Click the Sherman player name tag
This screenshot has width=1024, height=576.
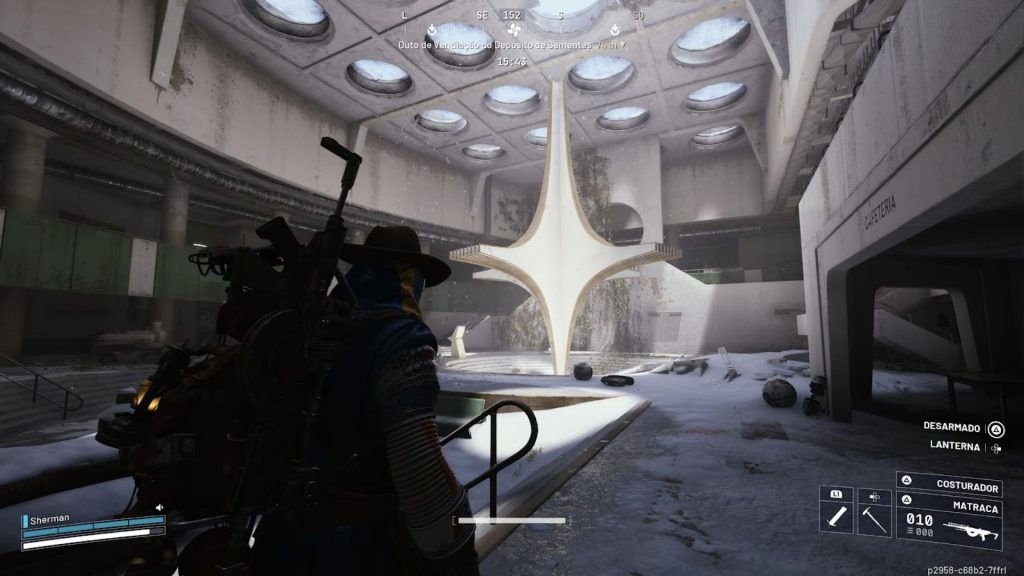click(x=49, y=520)
